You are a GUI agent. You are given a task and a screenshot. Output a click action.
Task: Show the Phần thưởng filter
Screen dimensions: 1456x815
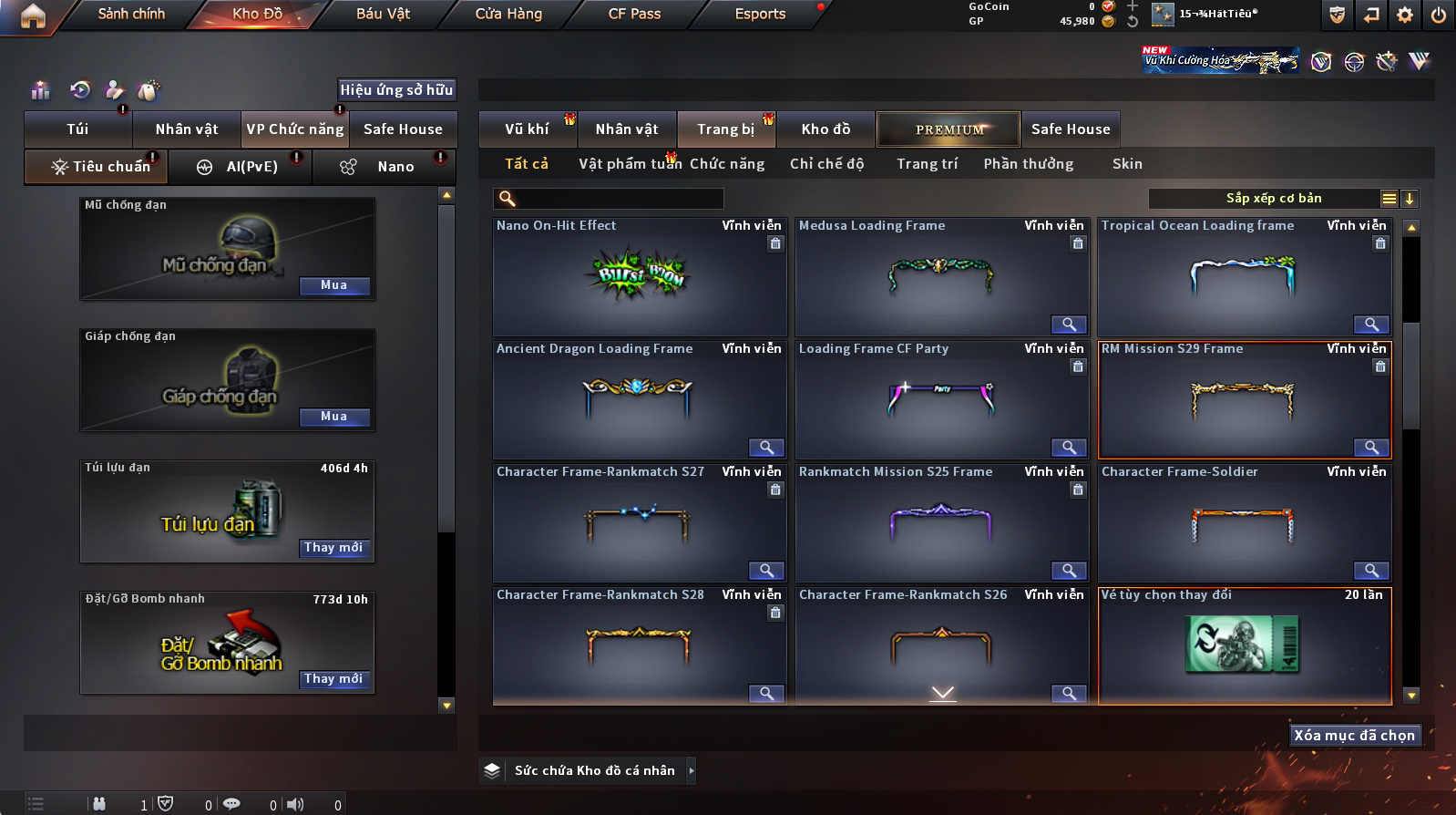(1028, 164)
